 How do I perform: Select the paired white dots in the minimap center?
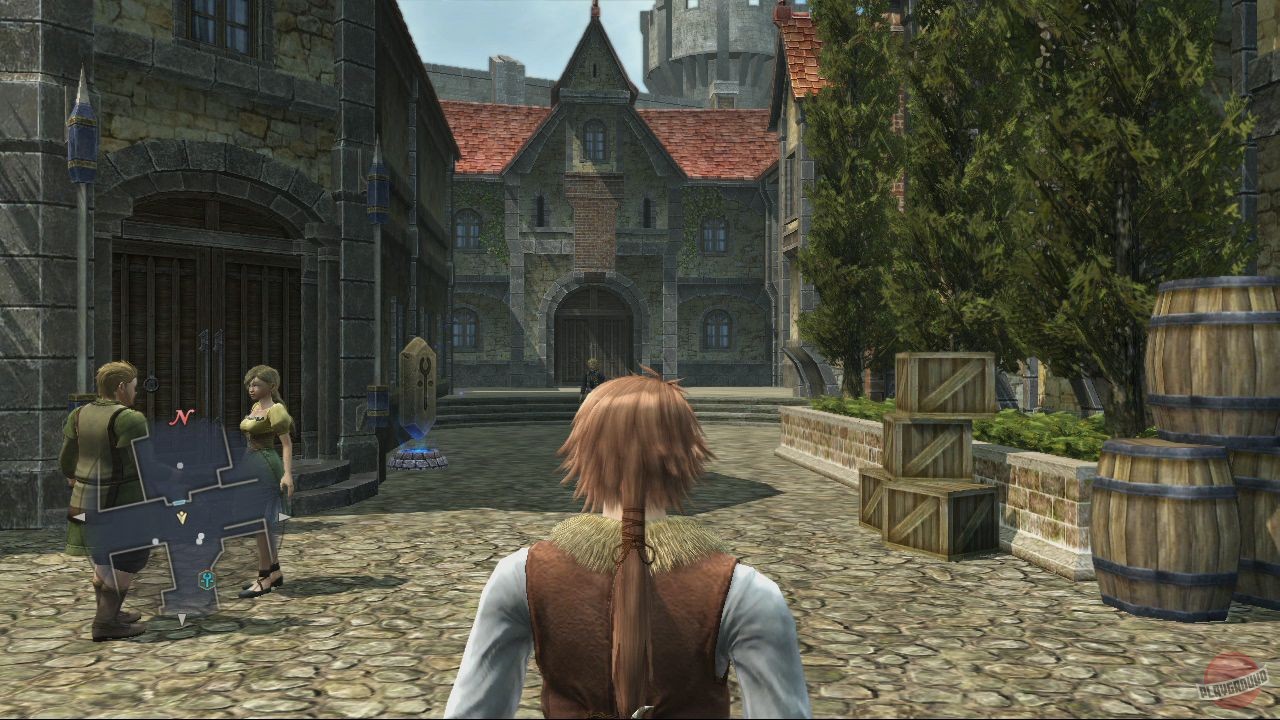click(x=200, y=540)
